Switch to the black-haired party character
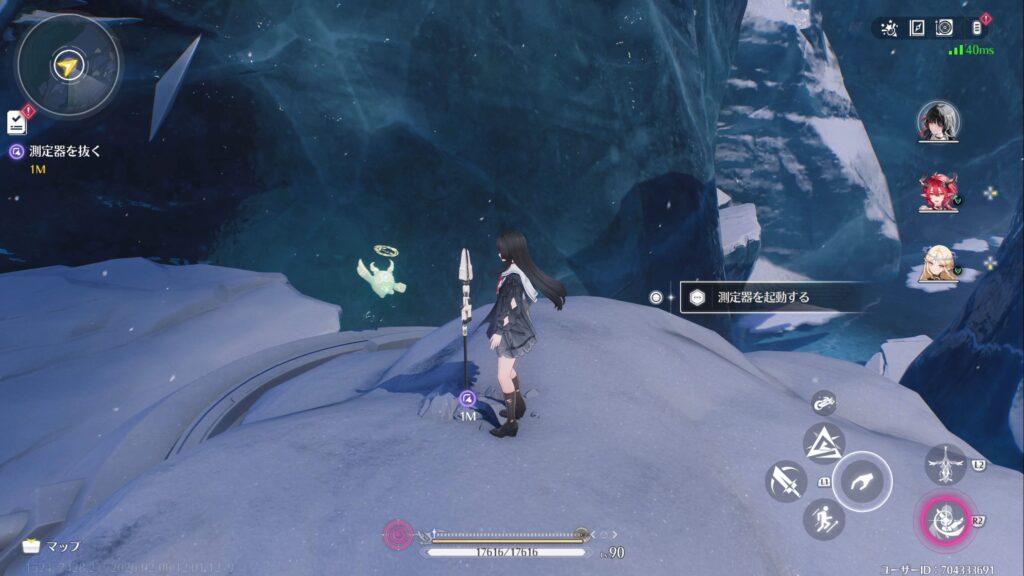The image size is (1024, 576). 938,121
